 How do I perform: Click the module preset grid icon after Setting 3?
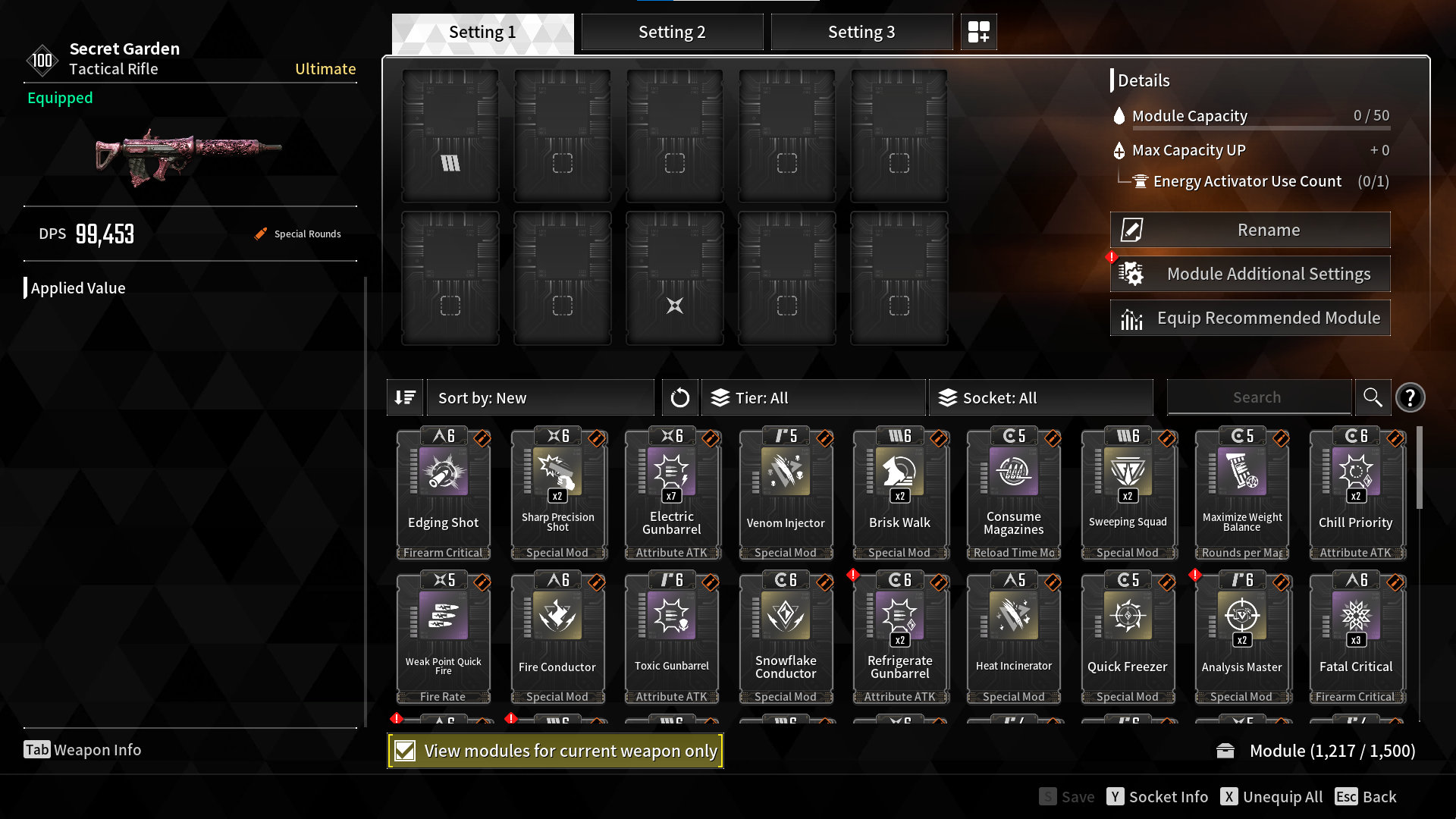(x=978, y=32)
